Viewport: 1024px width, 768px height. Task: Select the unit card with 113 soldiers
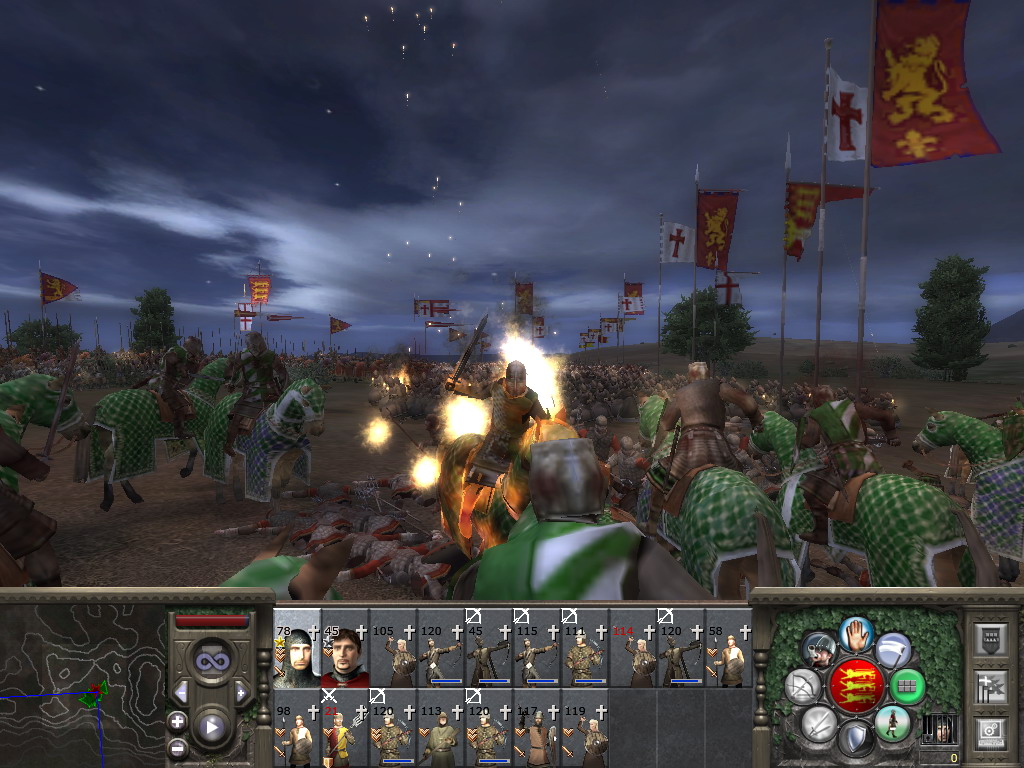point(441,729)
